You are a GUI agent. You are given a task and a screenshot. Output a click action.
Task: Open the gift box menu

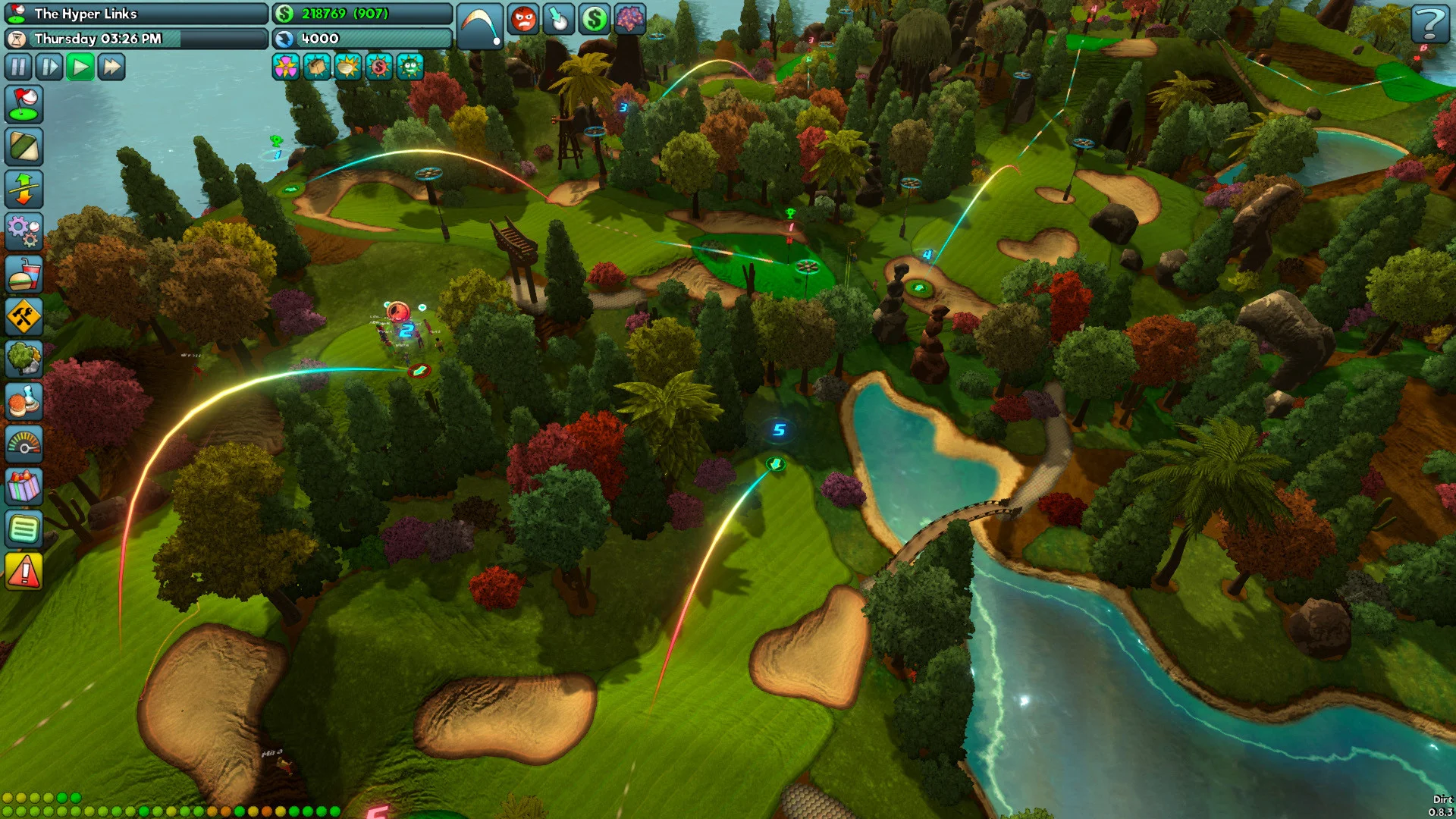point(24,486)
